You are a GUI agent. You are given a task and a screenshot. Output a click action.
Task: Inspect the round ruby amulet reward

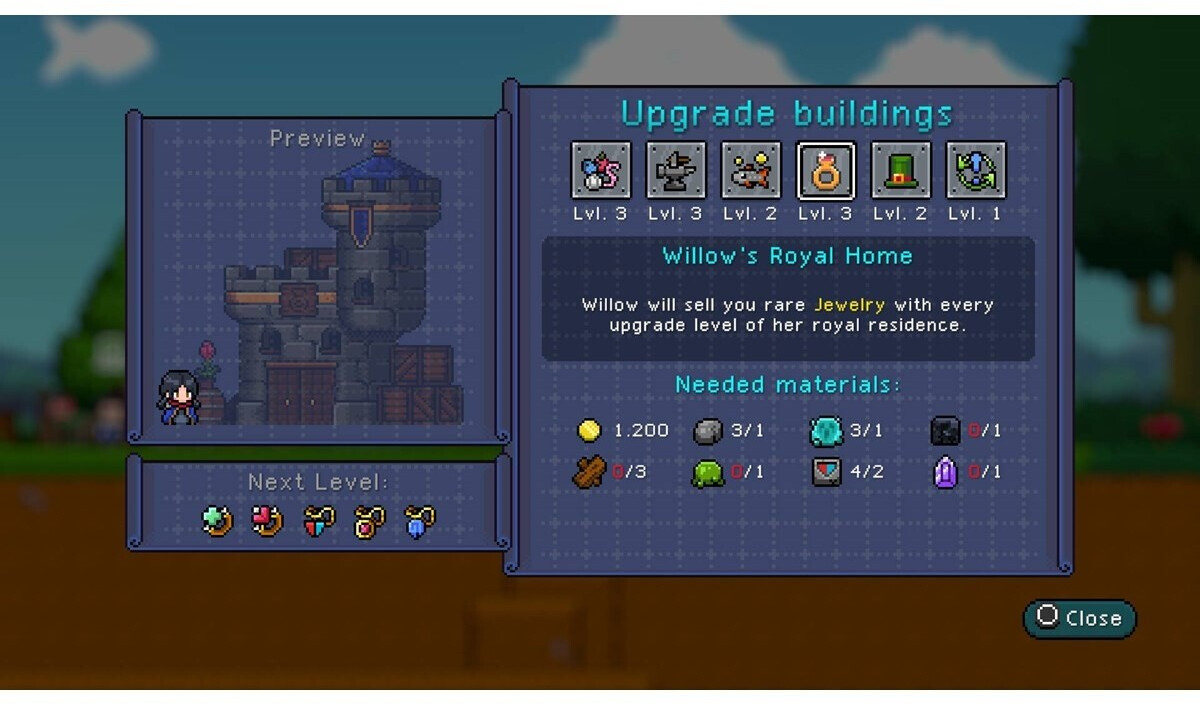[x=369, y=521]
